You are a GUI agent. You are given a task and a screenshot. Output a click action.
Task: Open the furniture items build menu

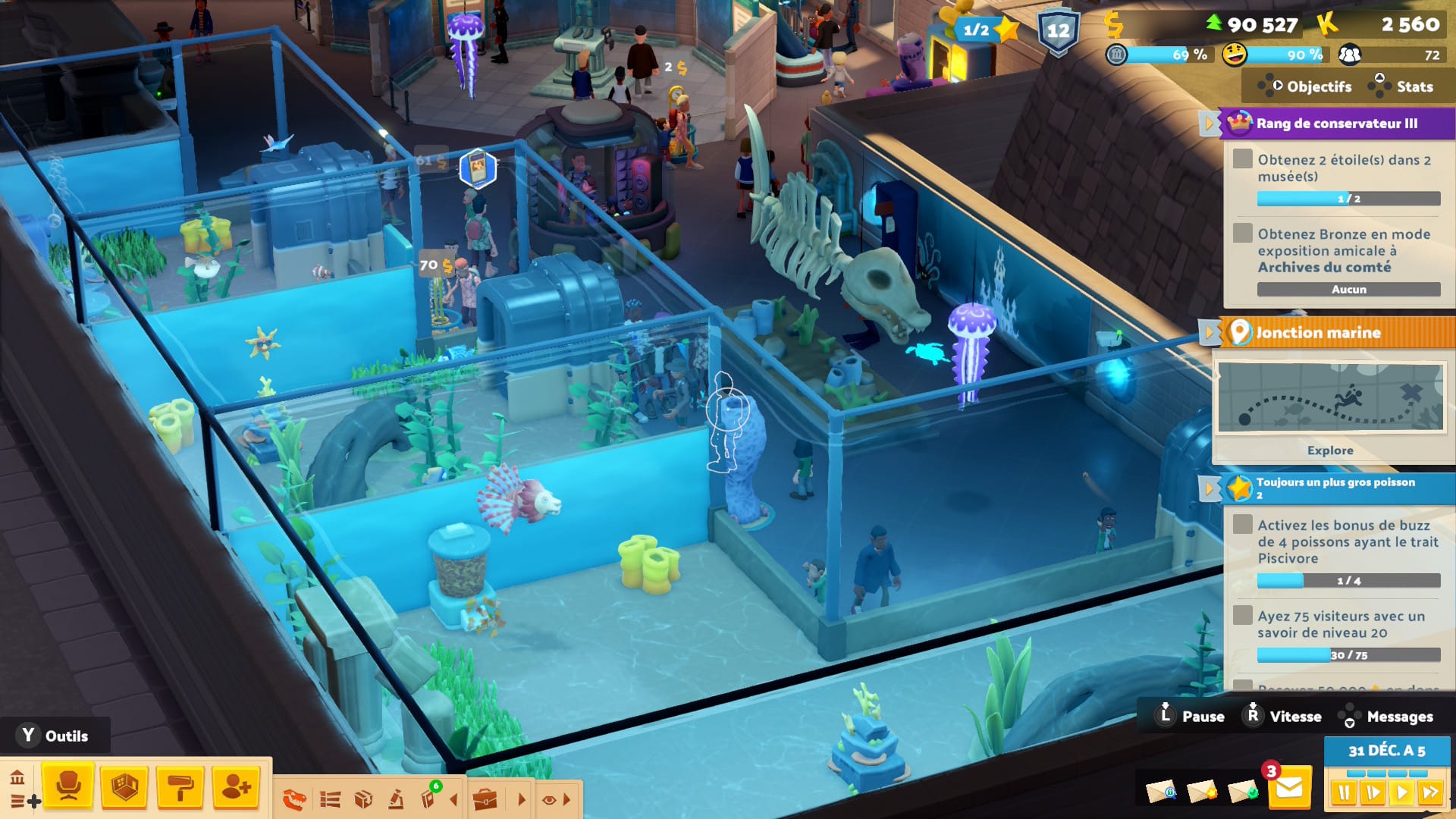(x=68, y=786)
